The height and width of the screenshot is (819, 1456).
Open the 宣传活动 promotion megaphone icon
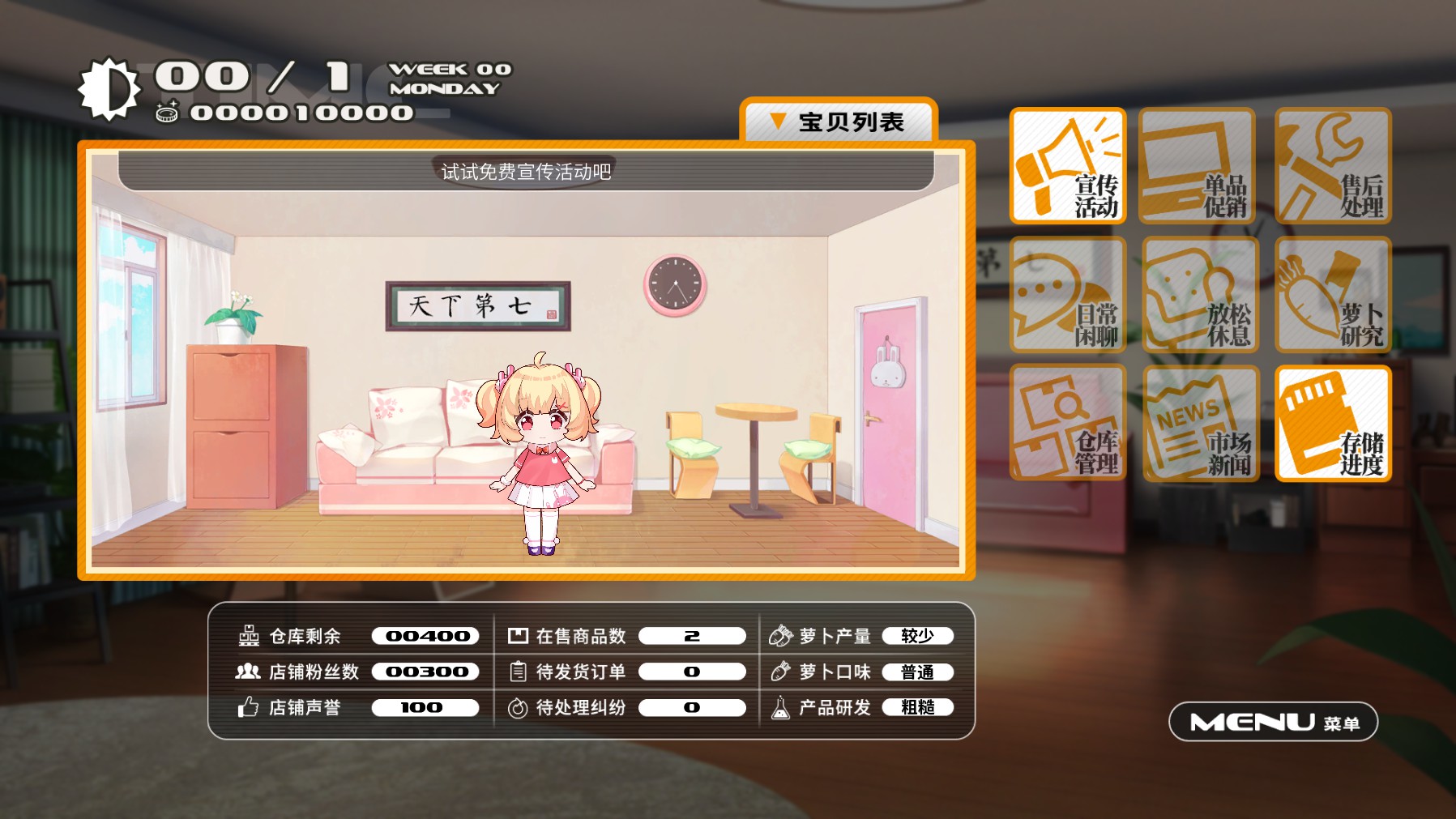[x=1066, y=168]
